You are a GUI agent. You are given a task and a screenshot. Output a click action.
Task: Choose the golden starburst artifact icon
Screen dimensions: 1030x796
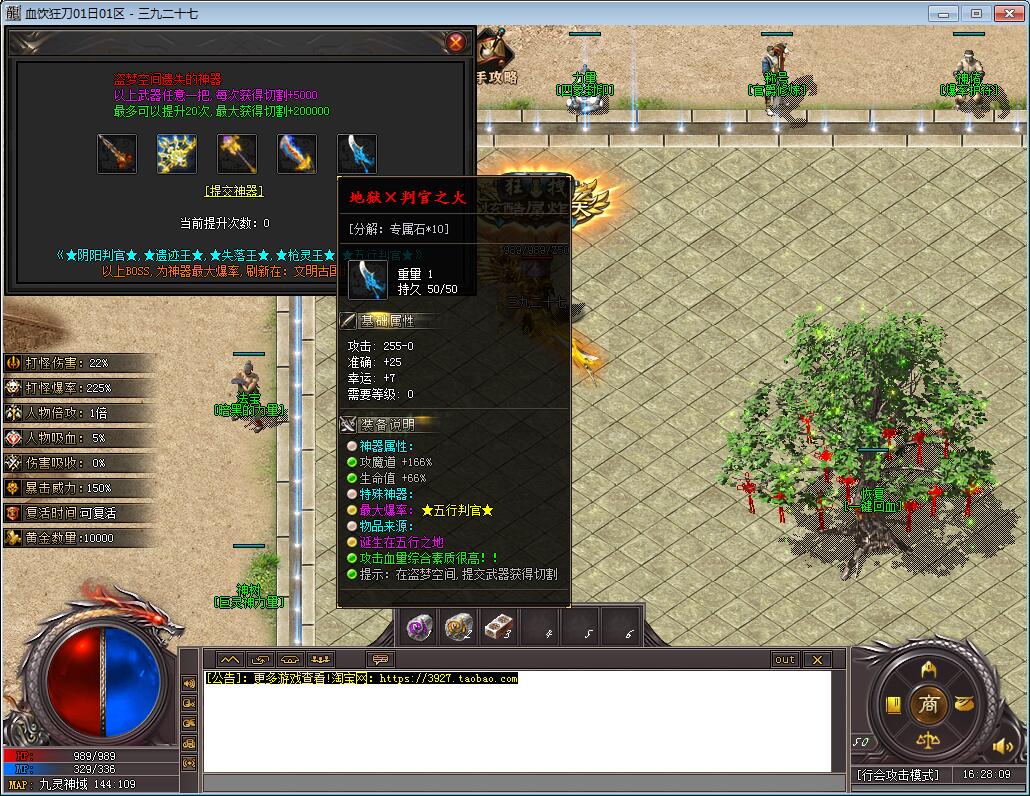point(177,154)
